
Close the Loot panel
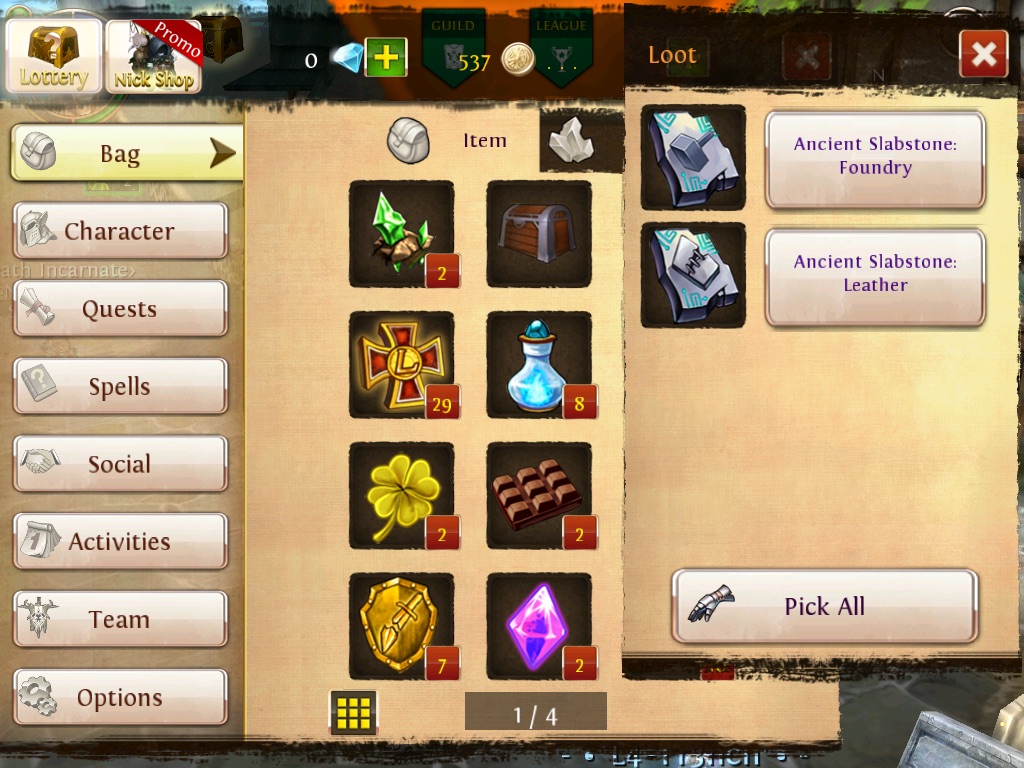pyautogui.click(x=983, y=54)
